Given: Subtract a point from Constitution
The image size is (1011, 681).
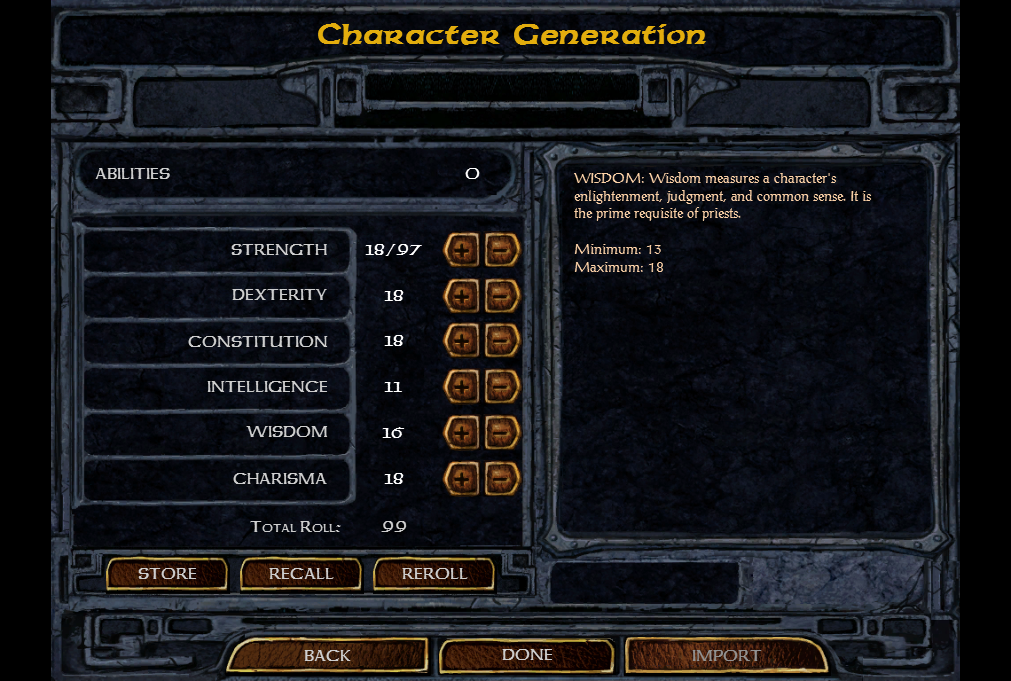Looking at the screenshot, I should coord(502,341).
